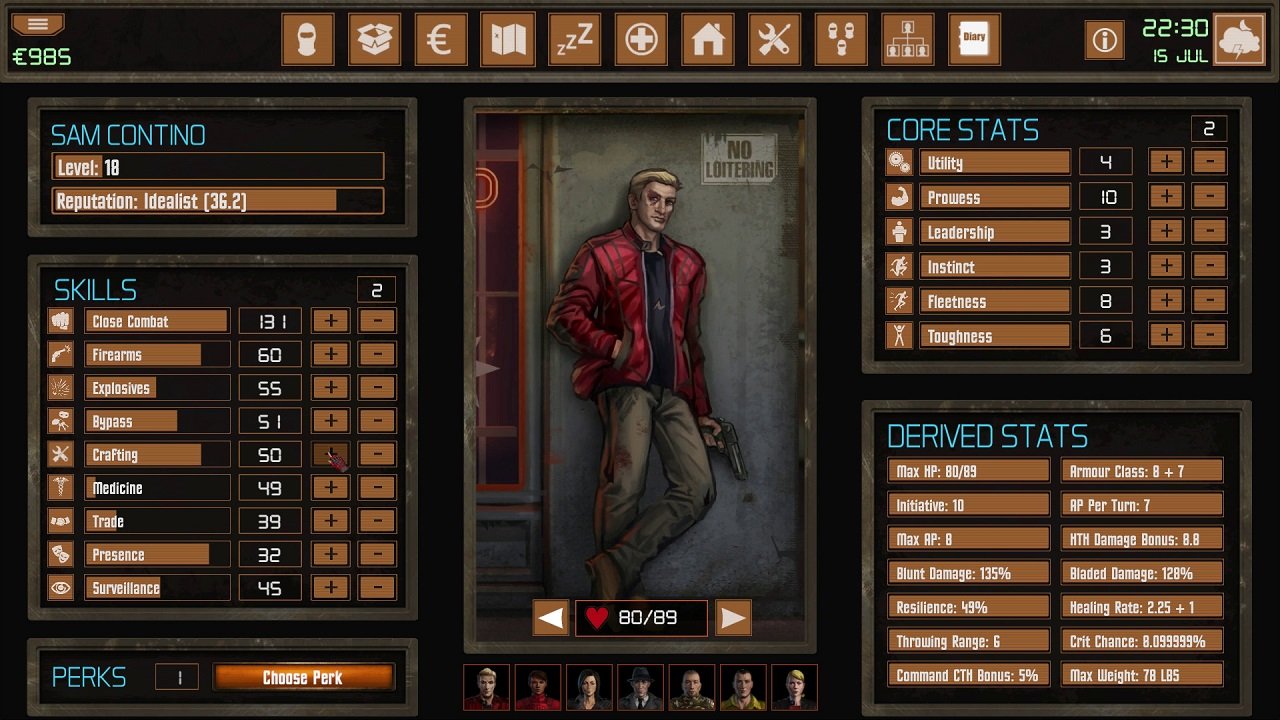Open the inventory box icon
This screenshot has height=720, width=1280.
(374, 39)
